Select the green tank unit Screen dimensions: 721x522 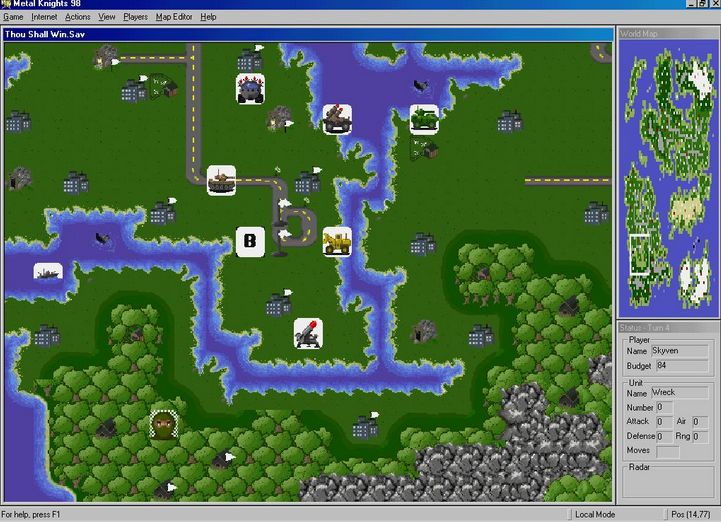point(424,119)
